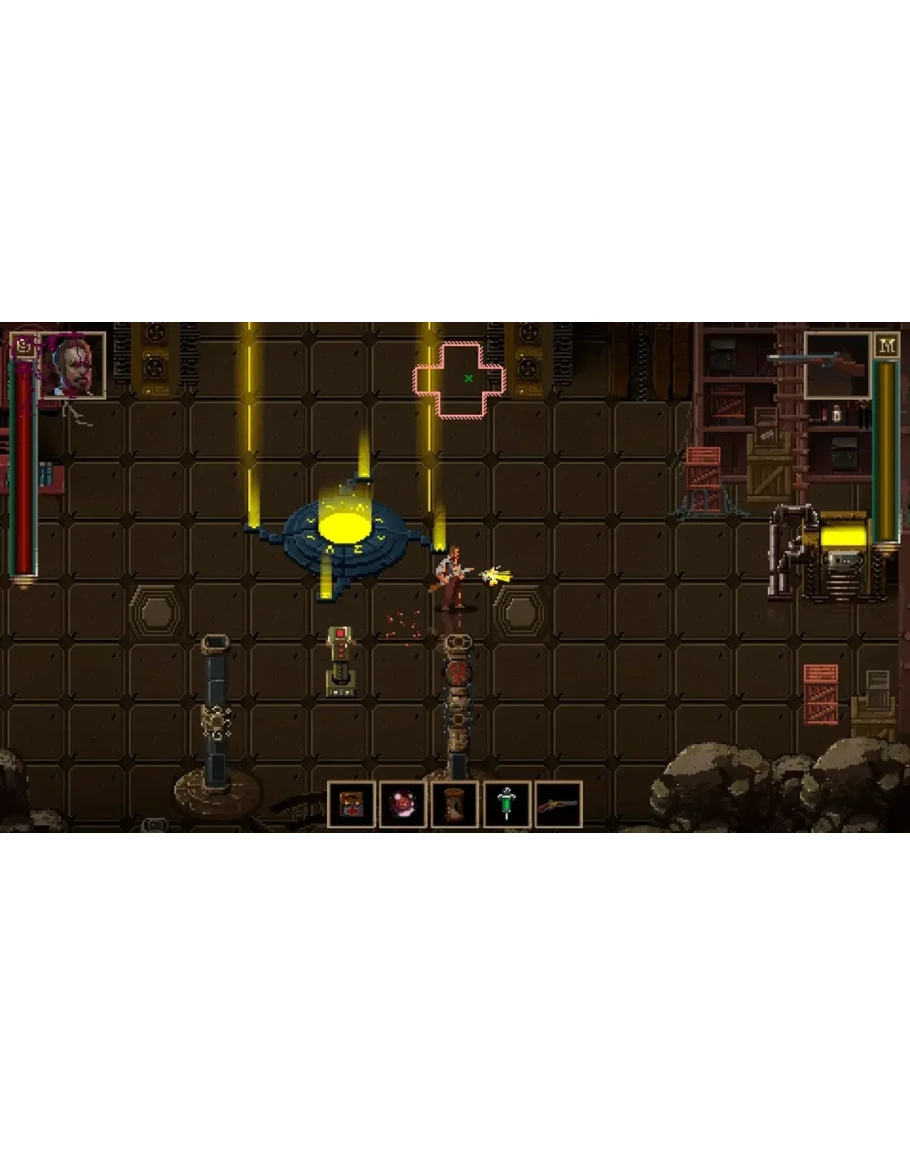Click the small icon above the health bar
The height and width of the screenshot is (1155, 910).
point(23,347)
